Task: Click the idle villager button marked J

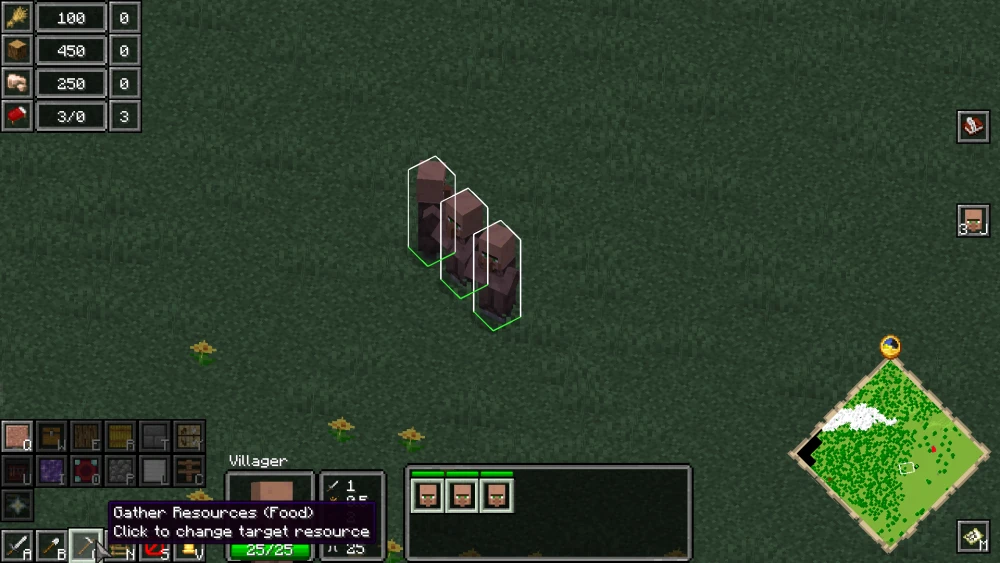Action: [x=973, y=221]
